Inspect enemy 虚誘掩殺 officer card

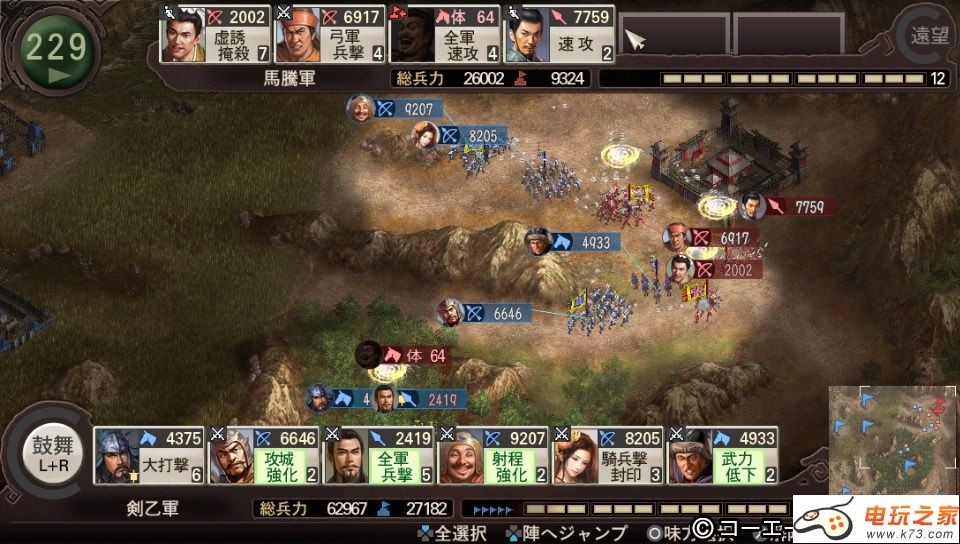point(215,34)
